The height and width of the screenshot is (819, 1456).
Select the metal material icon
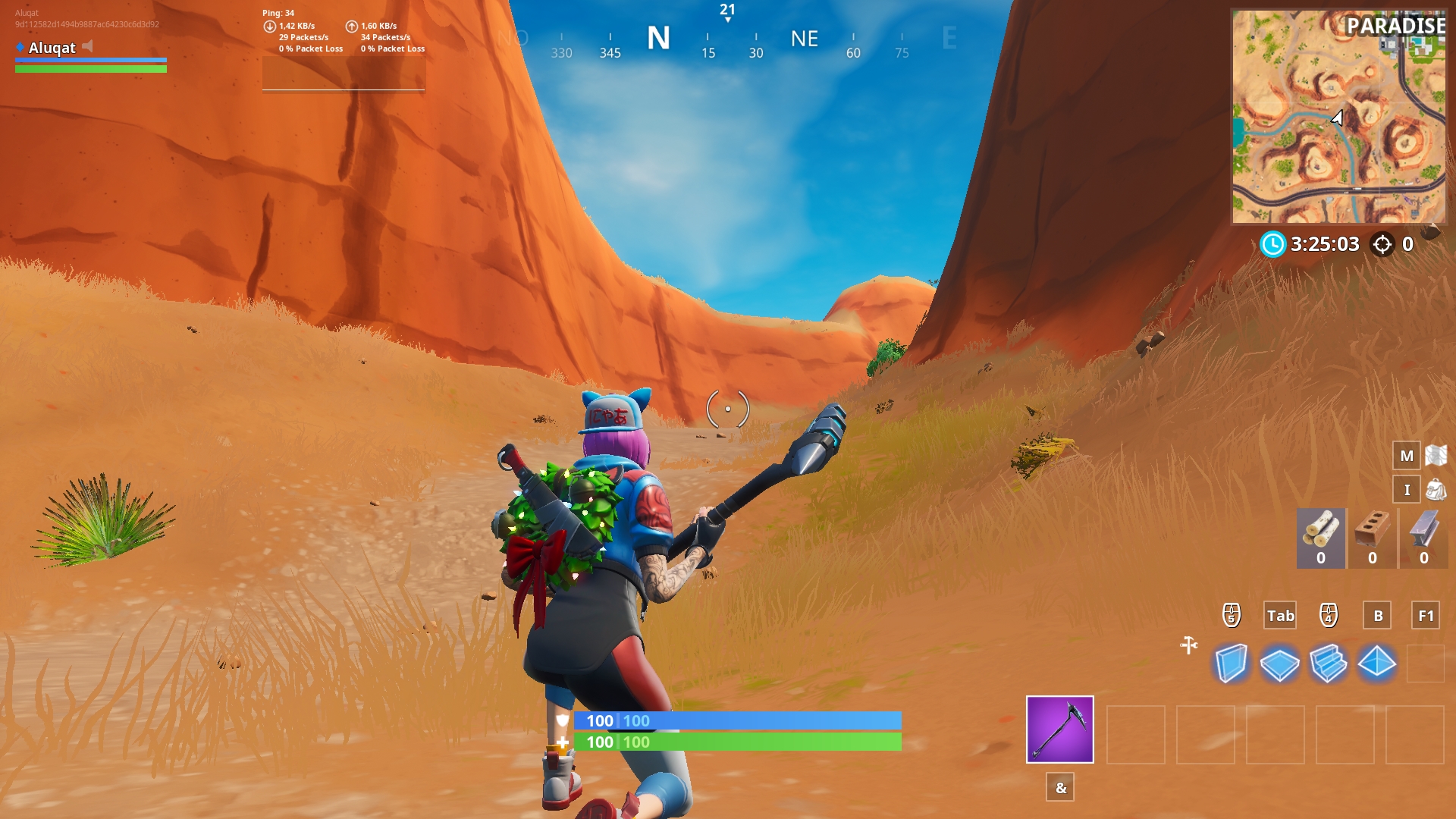click(1423, 531)
